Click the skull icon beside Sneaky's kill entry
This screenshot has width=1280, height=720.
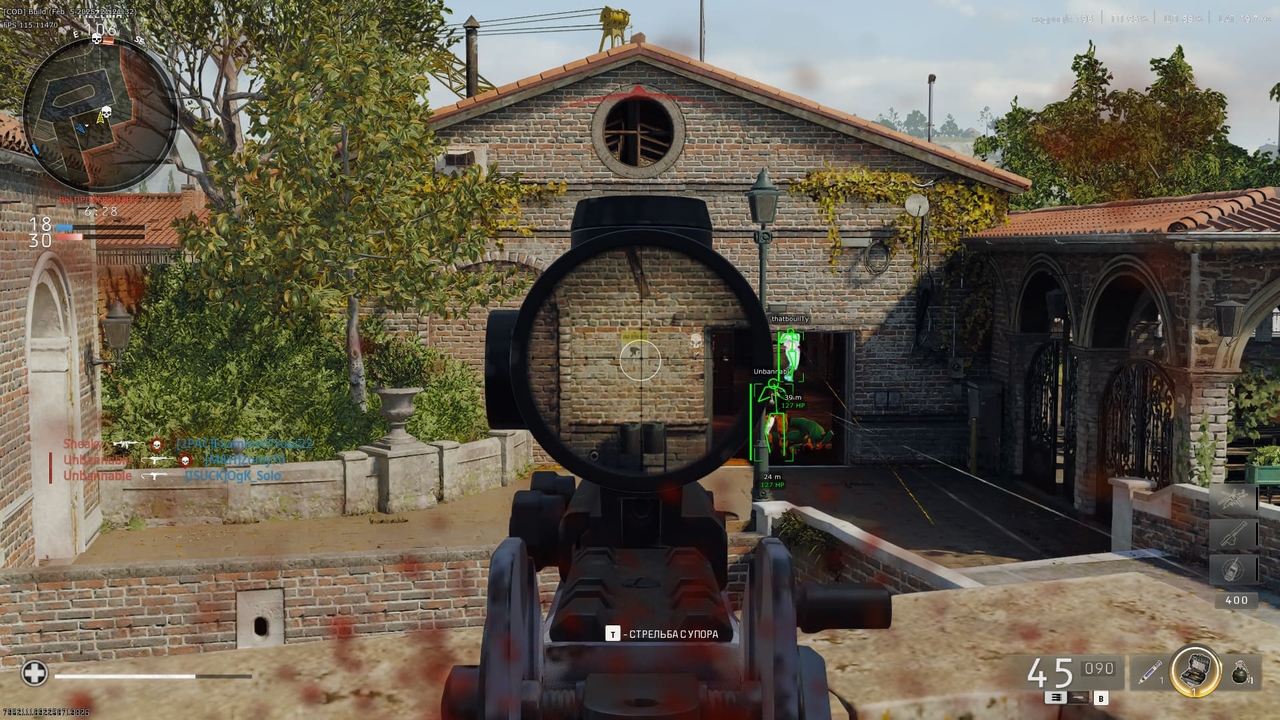[x=156, y=444]
